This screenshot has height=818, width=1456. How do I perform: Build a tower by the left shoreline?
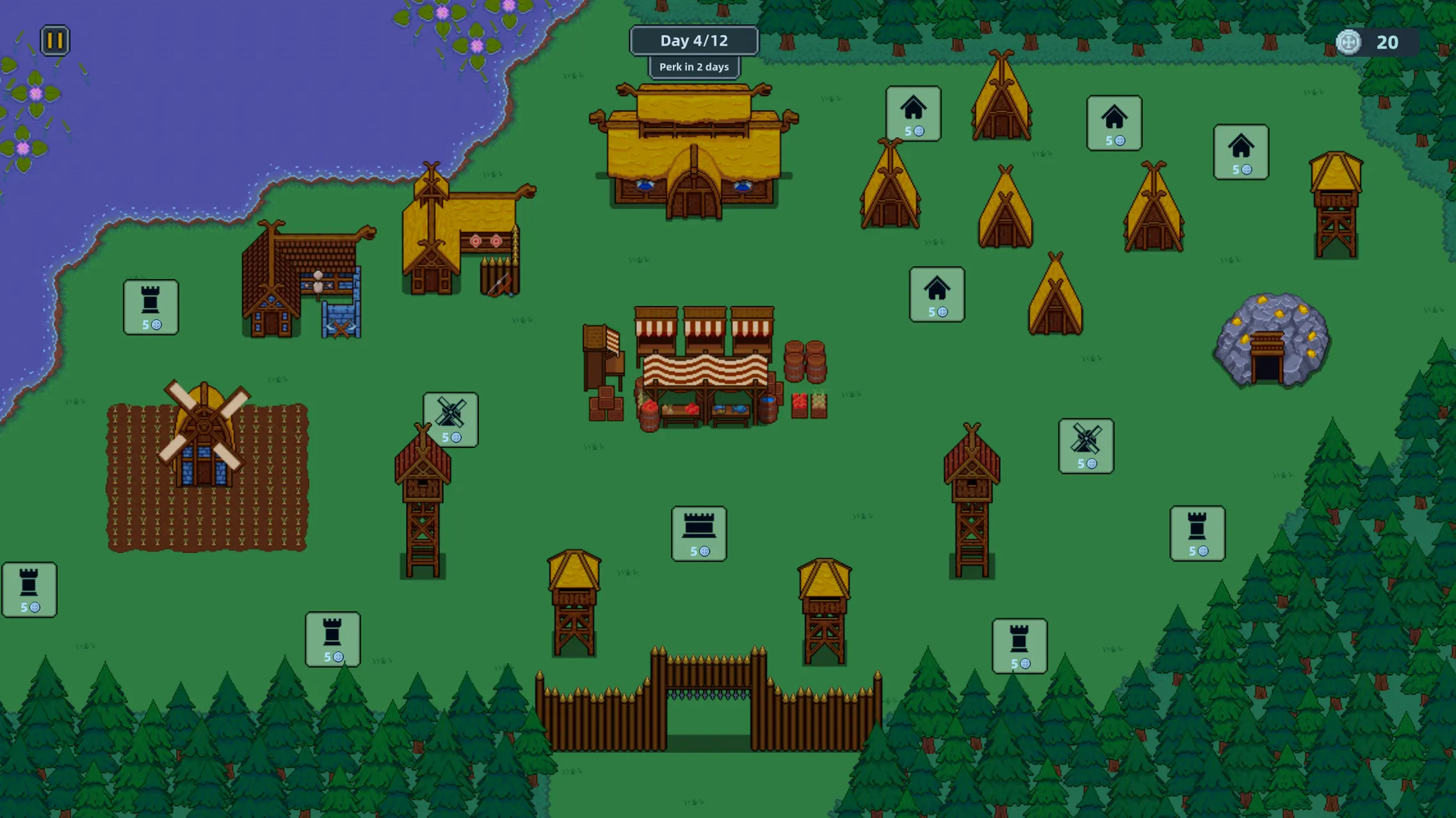click(30, 589)
